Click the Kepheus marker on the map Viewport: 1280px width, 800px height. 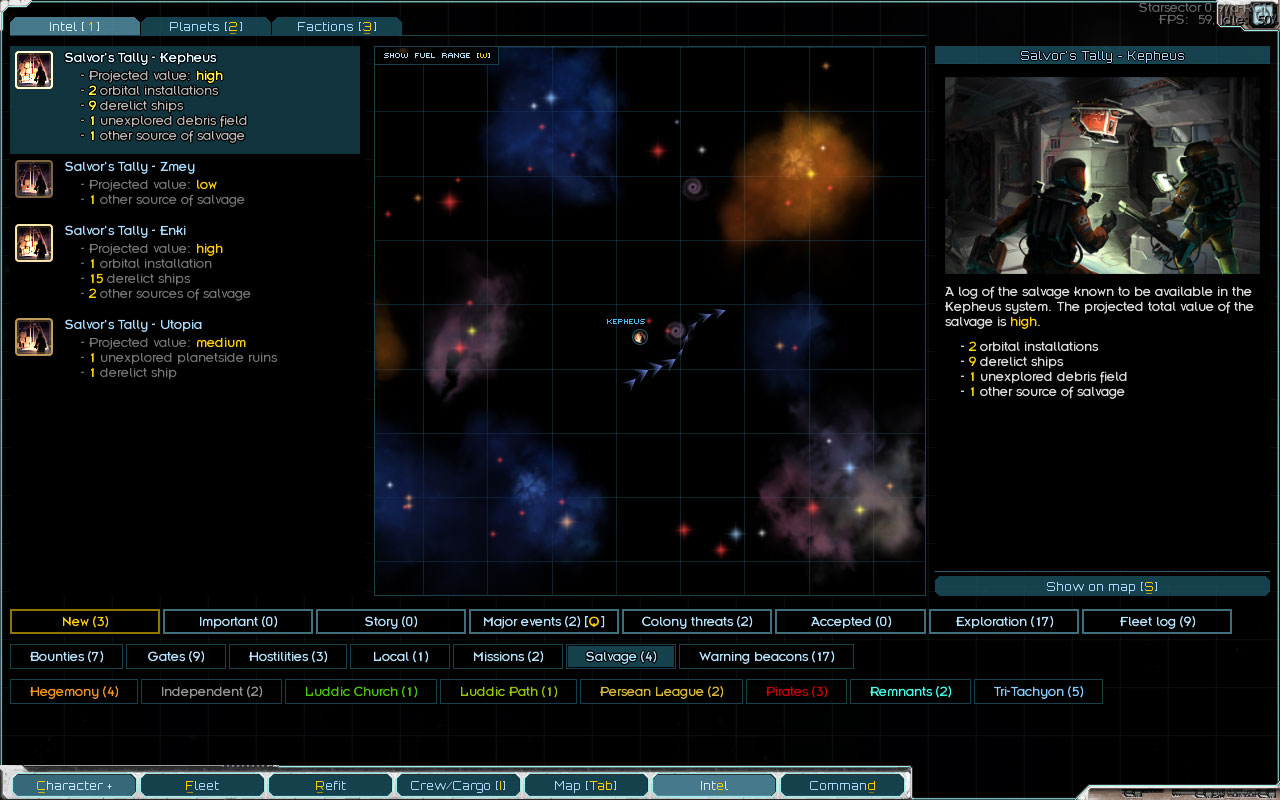(x=640, y=337)
